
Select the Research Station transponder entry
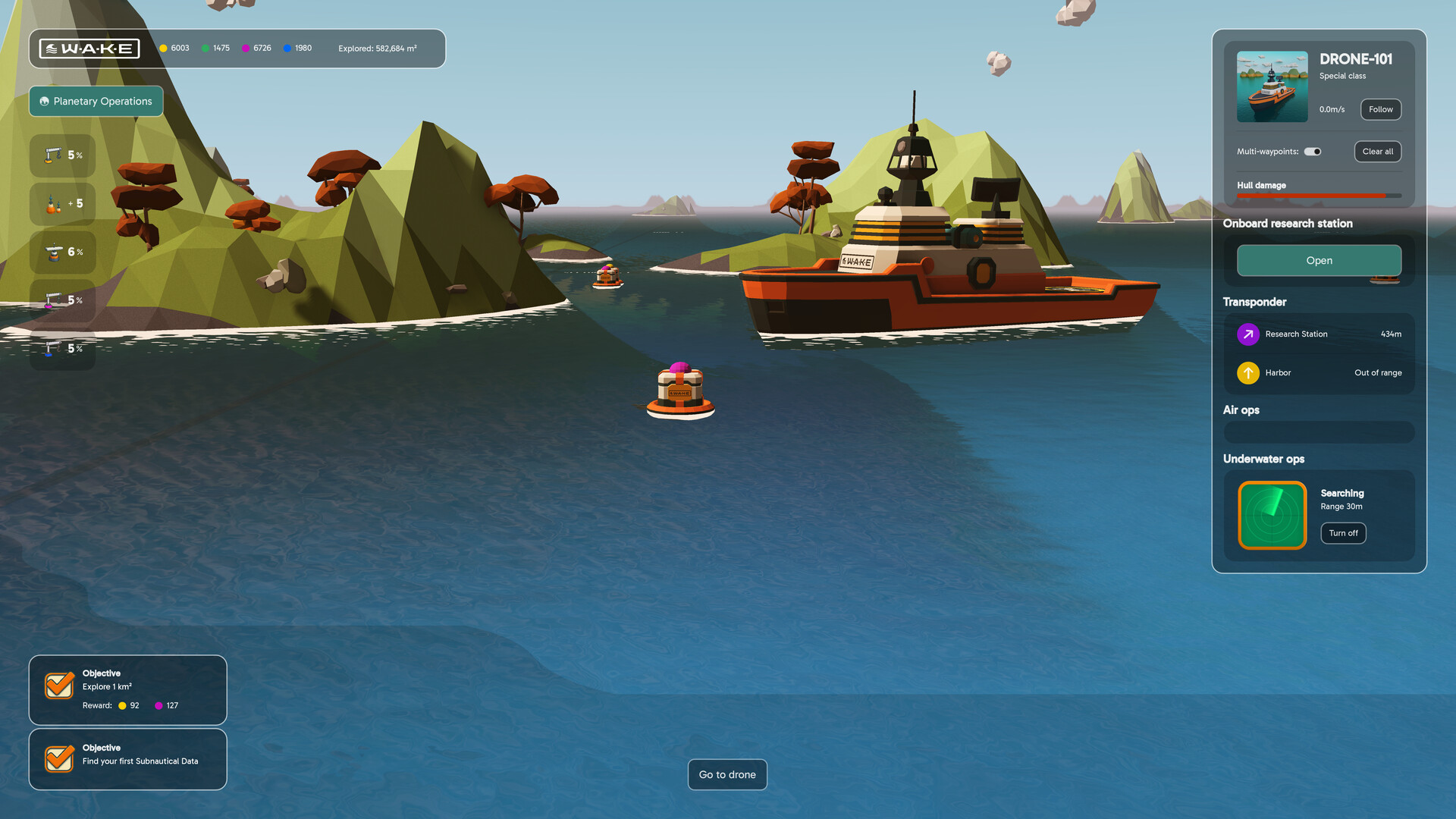pyautogui.click(x=1319, y=334)
